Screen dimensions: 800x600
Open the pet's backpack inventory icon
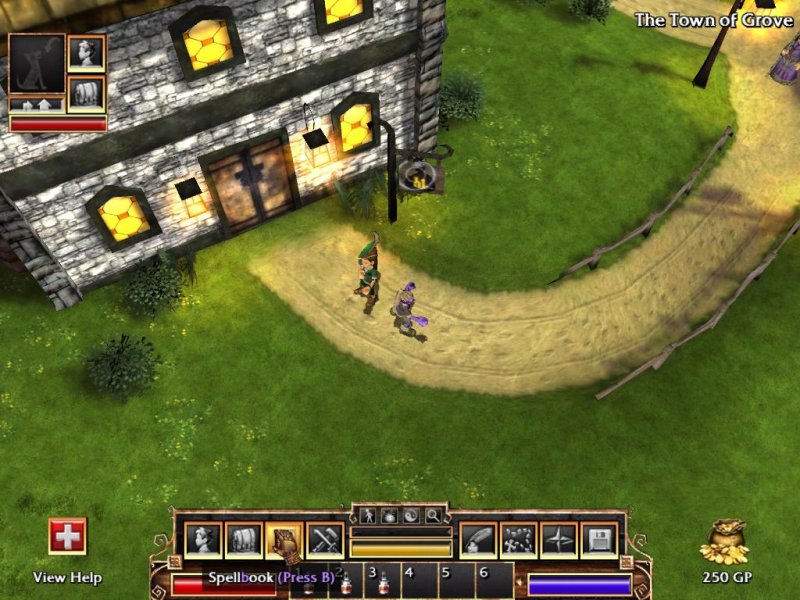click(86, 93)
